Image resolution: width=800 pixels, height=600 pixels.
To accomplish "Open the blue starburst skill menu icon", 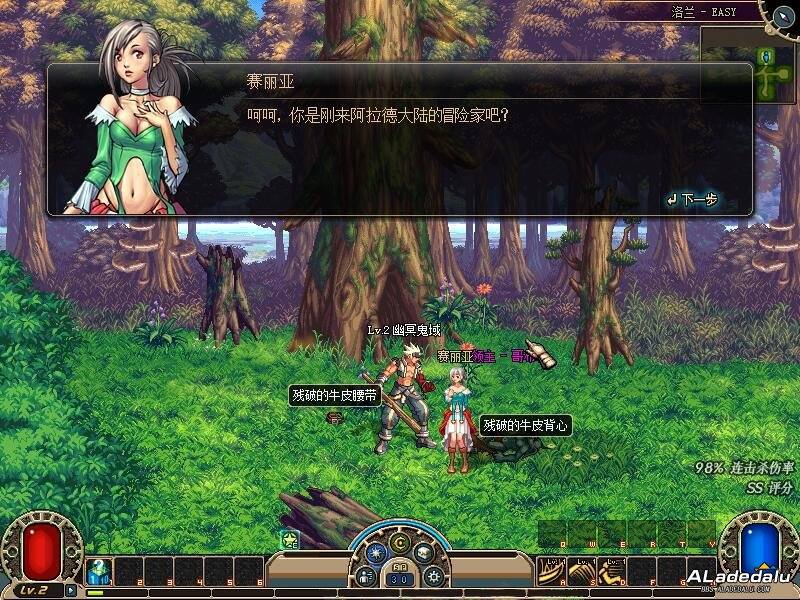I will coord(376,552).
